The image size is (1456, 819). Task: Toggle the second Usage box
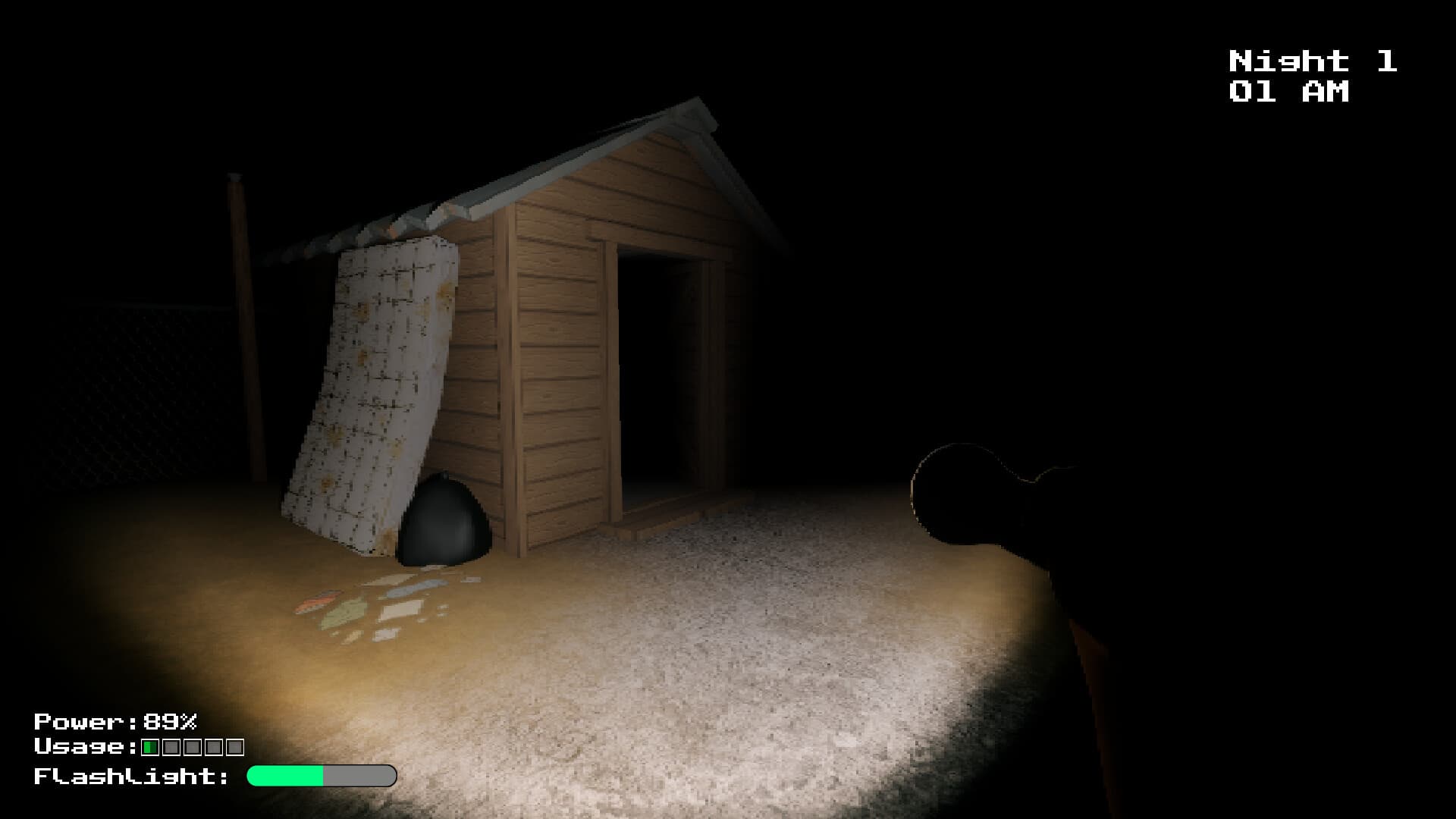click(x=171, y=748)
